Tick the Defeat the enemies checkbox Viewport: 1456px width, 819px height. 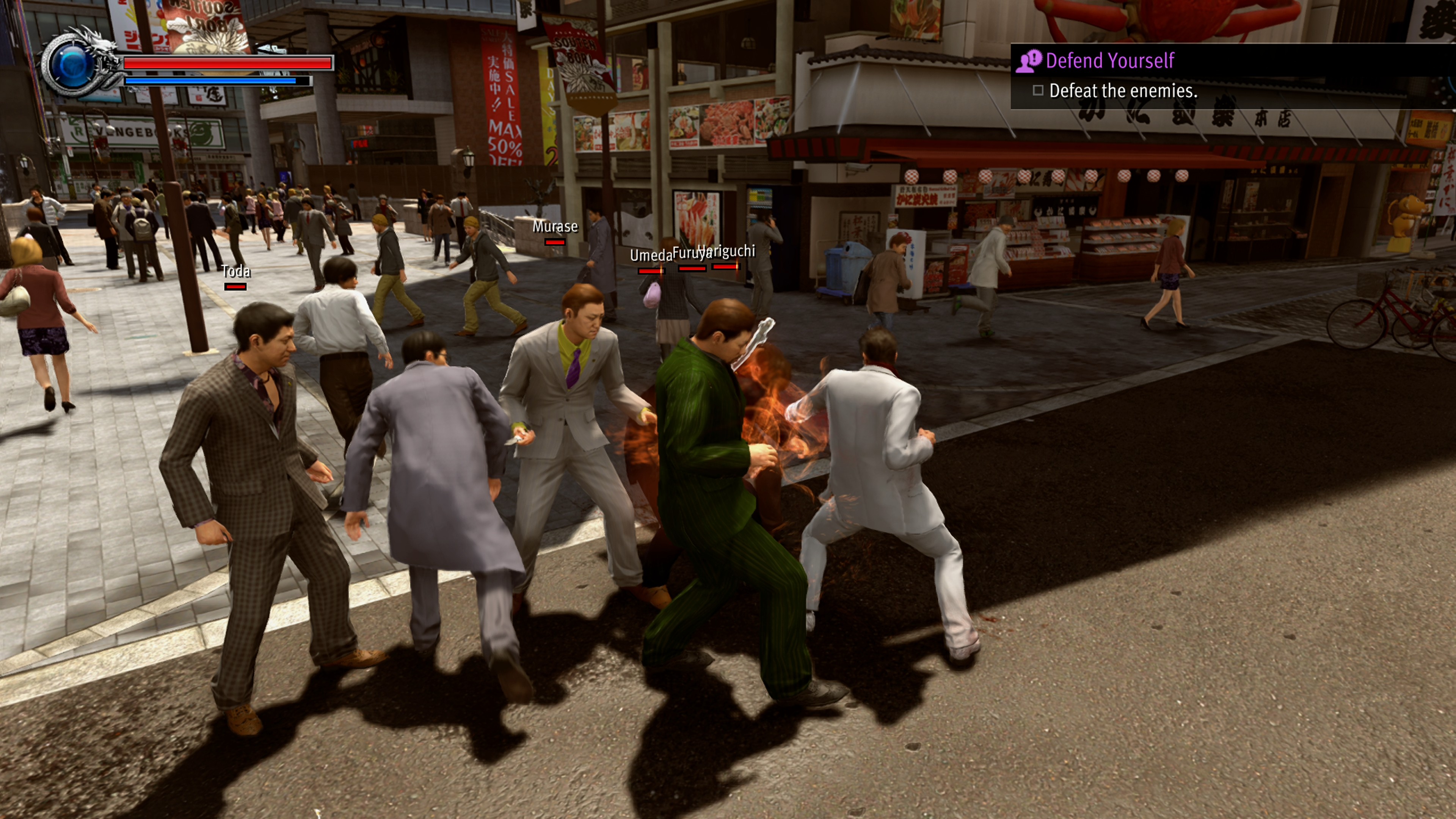[1038, 91]
